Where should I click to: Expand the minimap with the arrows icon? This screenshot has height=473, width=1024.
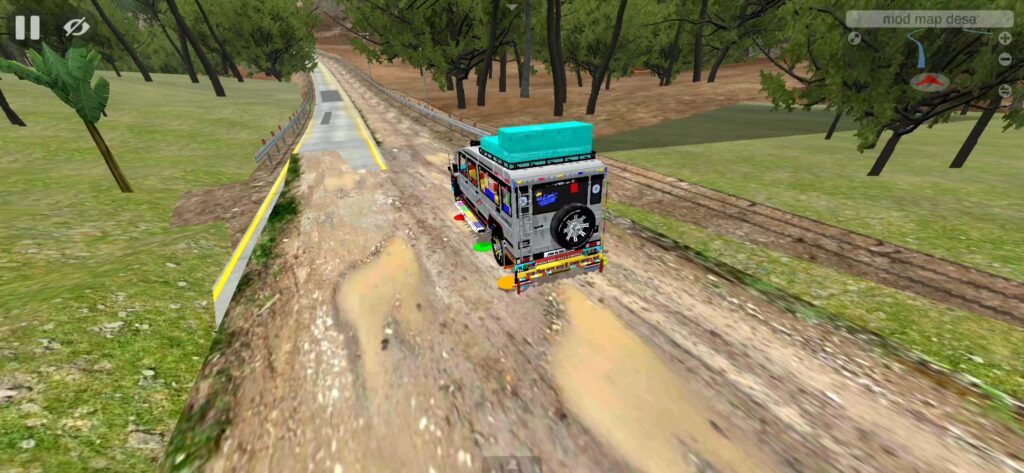tap(854, 38)
